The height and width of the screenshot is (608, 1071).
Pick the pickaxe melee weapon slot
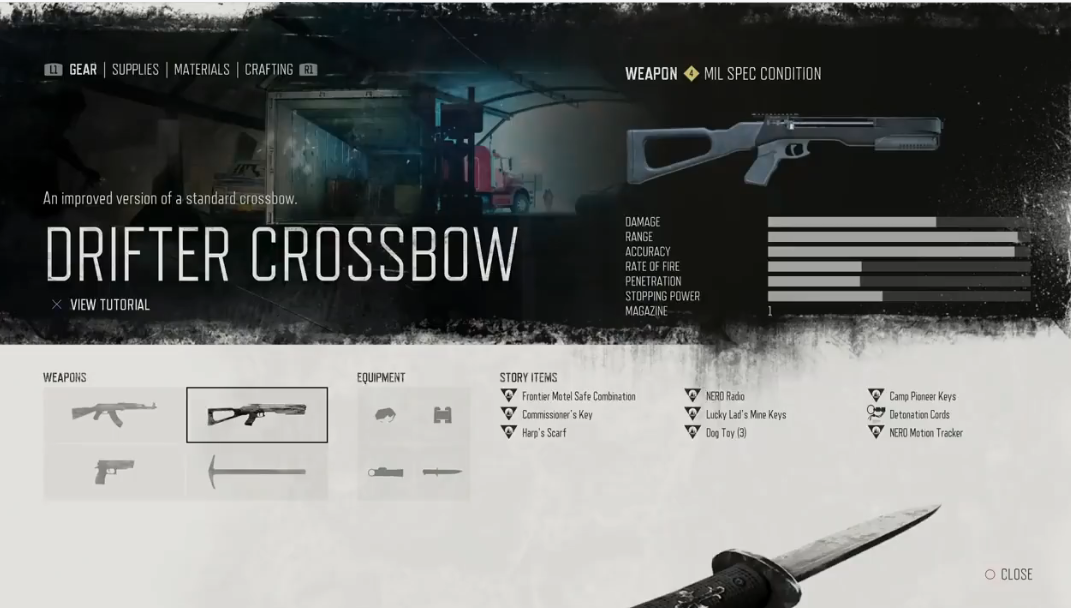tap(257, 471)
